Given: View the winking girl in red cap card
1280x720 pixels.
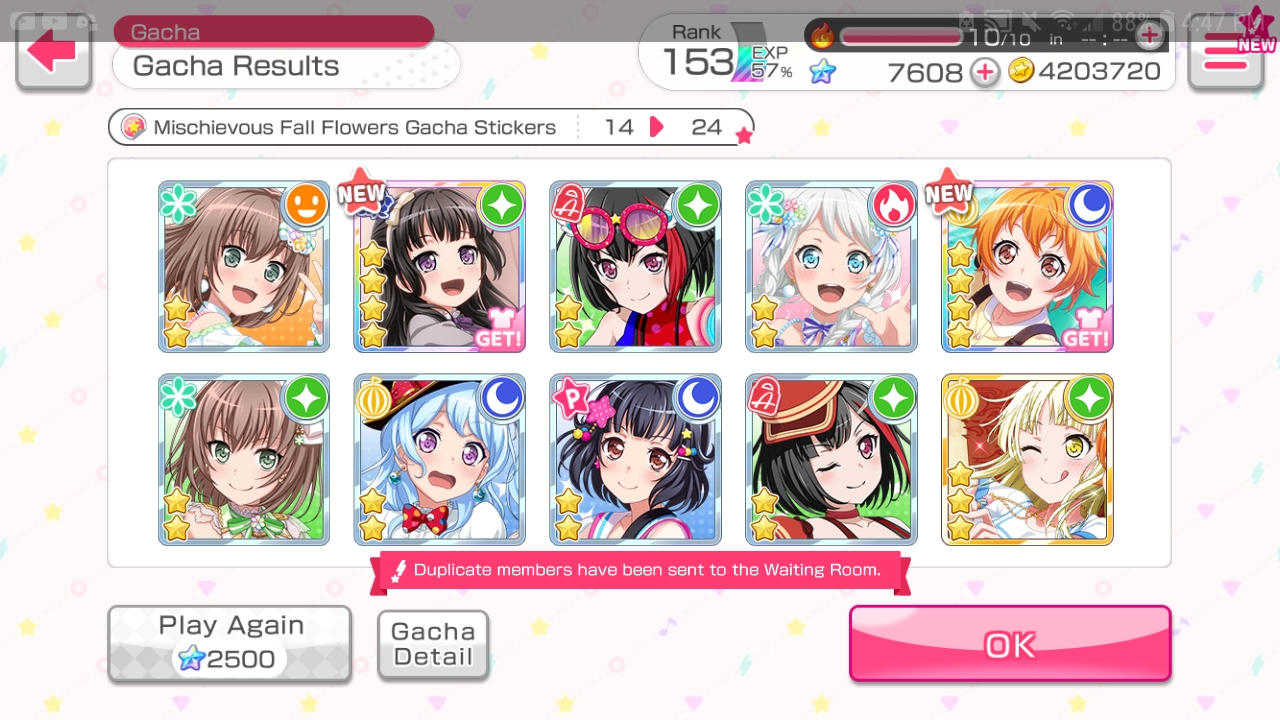Looking at the screenshot, I should tap(831, 460).
